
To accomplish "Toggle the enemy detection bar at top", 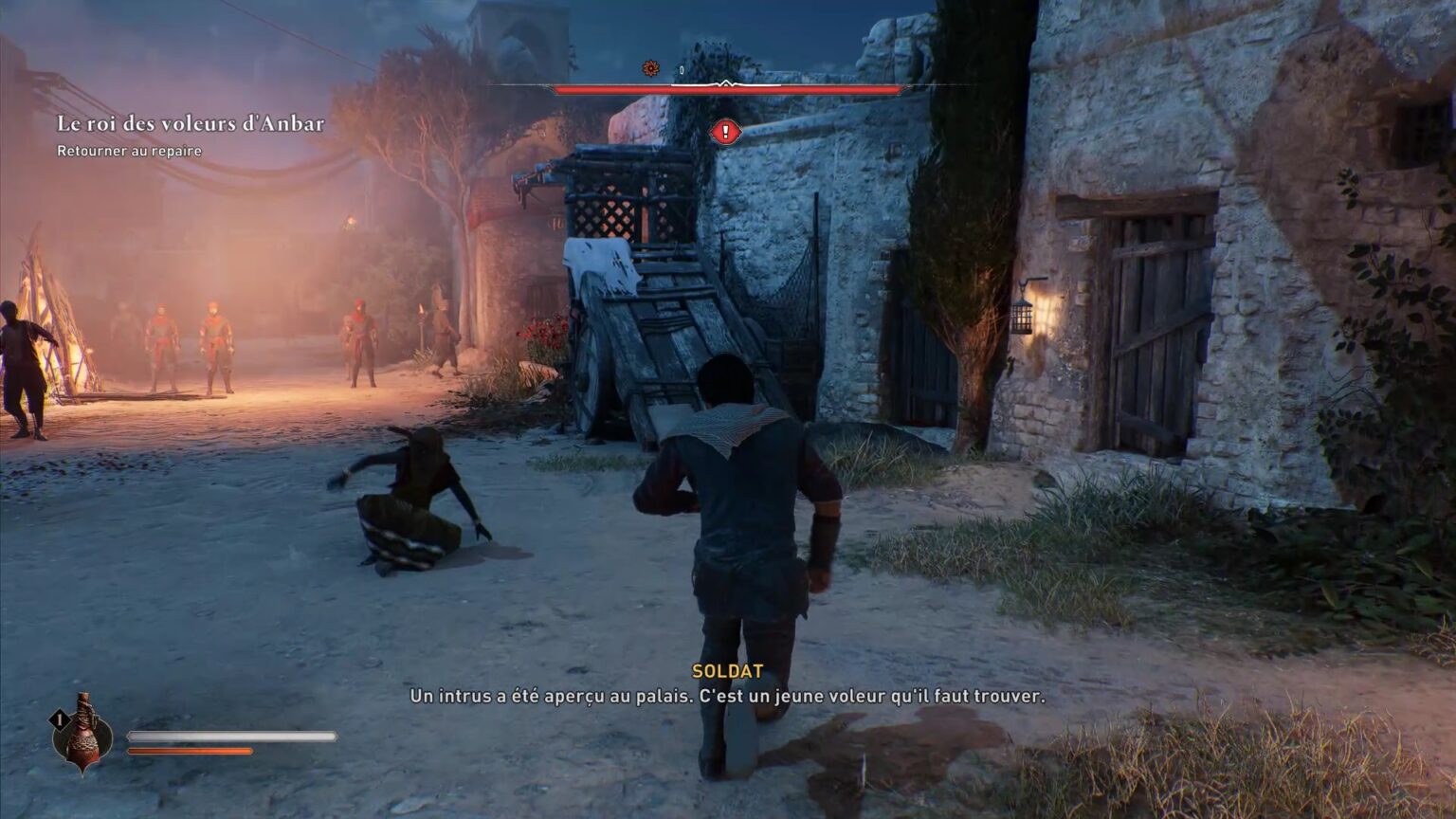I will (725, 87).
